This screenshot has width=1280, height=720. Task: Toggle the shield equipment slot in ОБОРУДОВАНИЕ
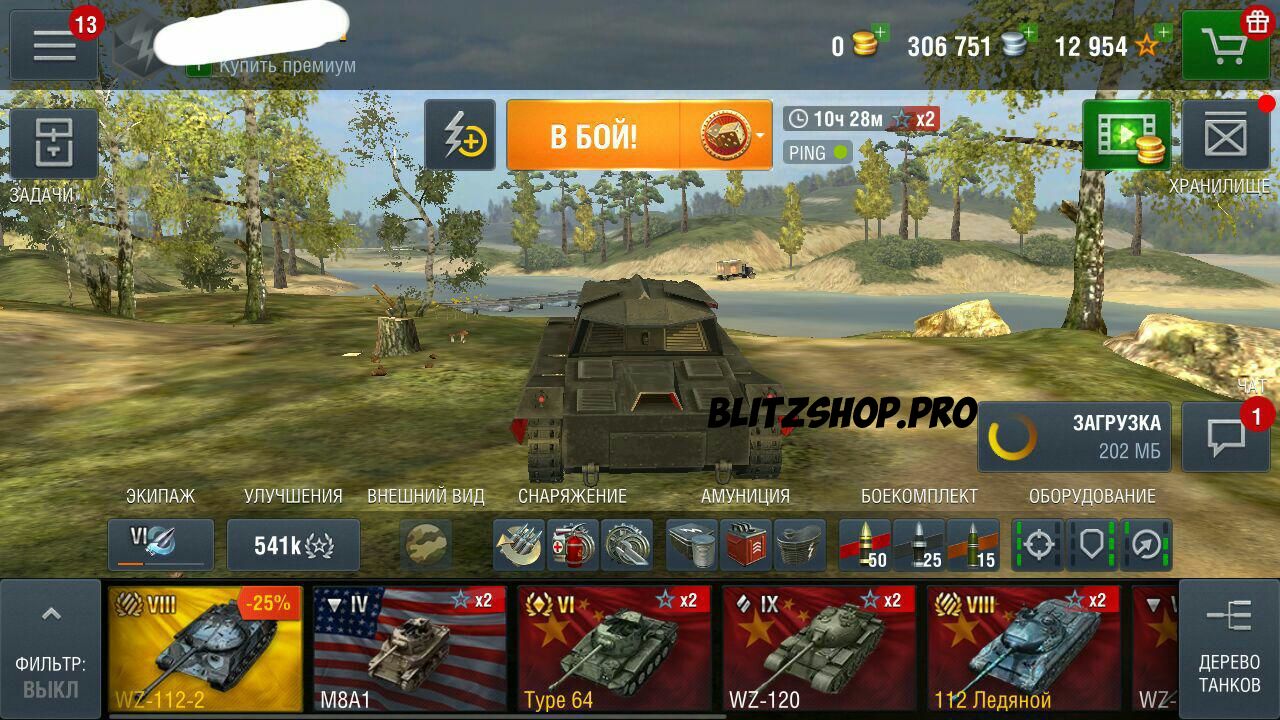(1093, 544)
